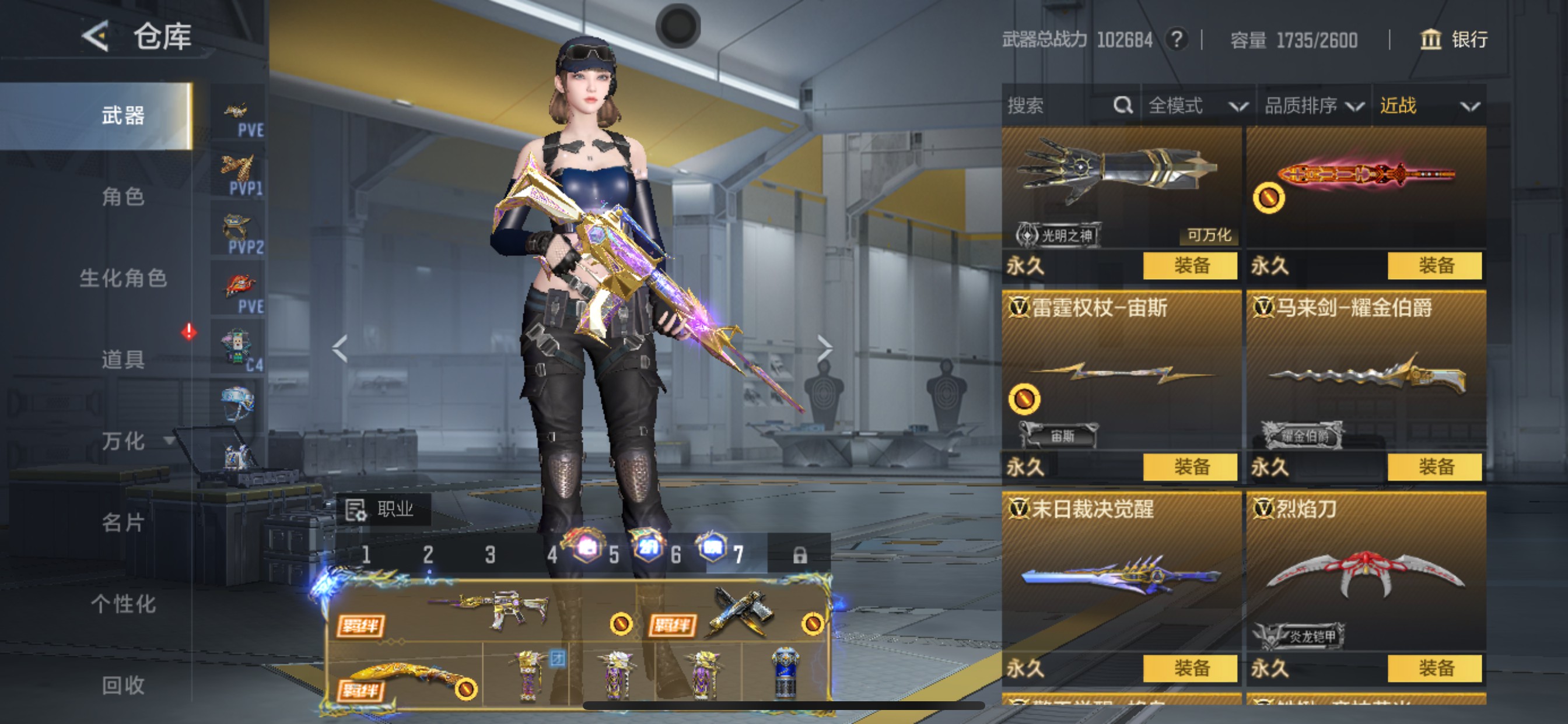This screenshot has height=724, width=1568.
Task: Open the 近战 weapon type dropdown
Action: pyautogui.click(x=1428, y=106)
